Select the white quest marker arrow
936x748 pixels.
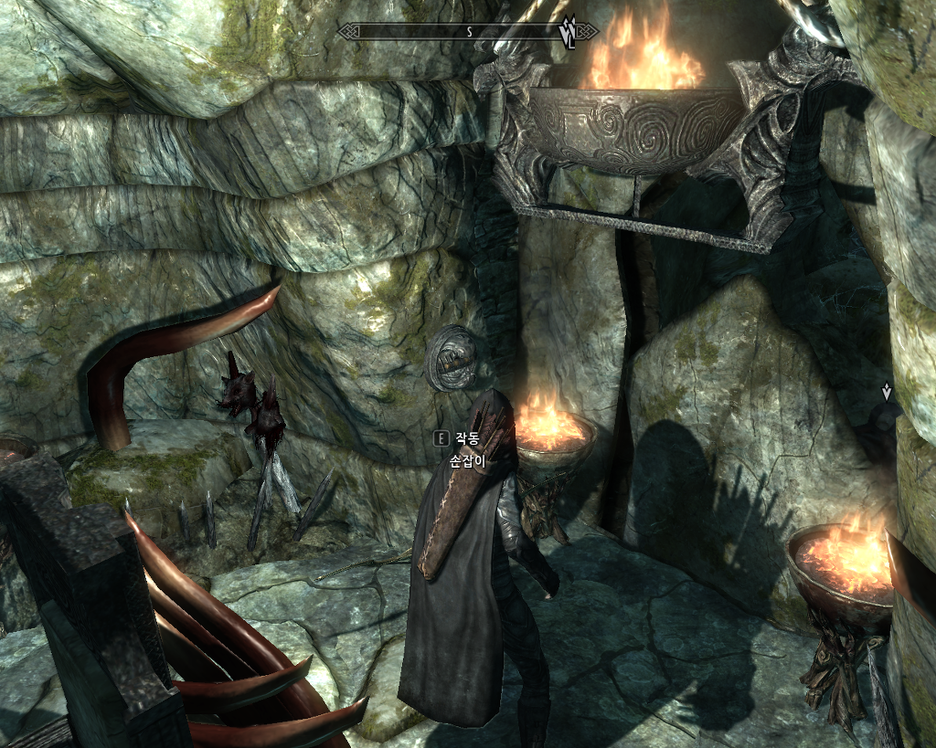pyautogui.click(x=886, y=392)
